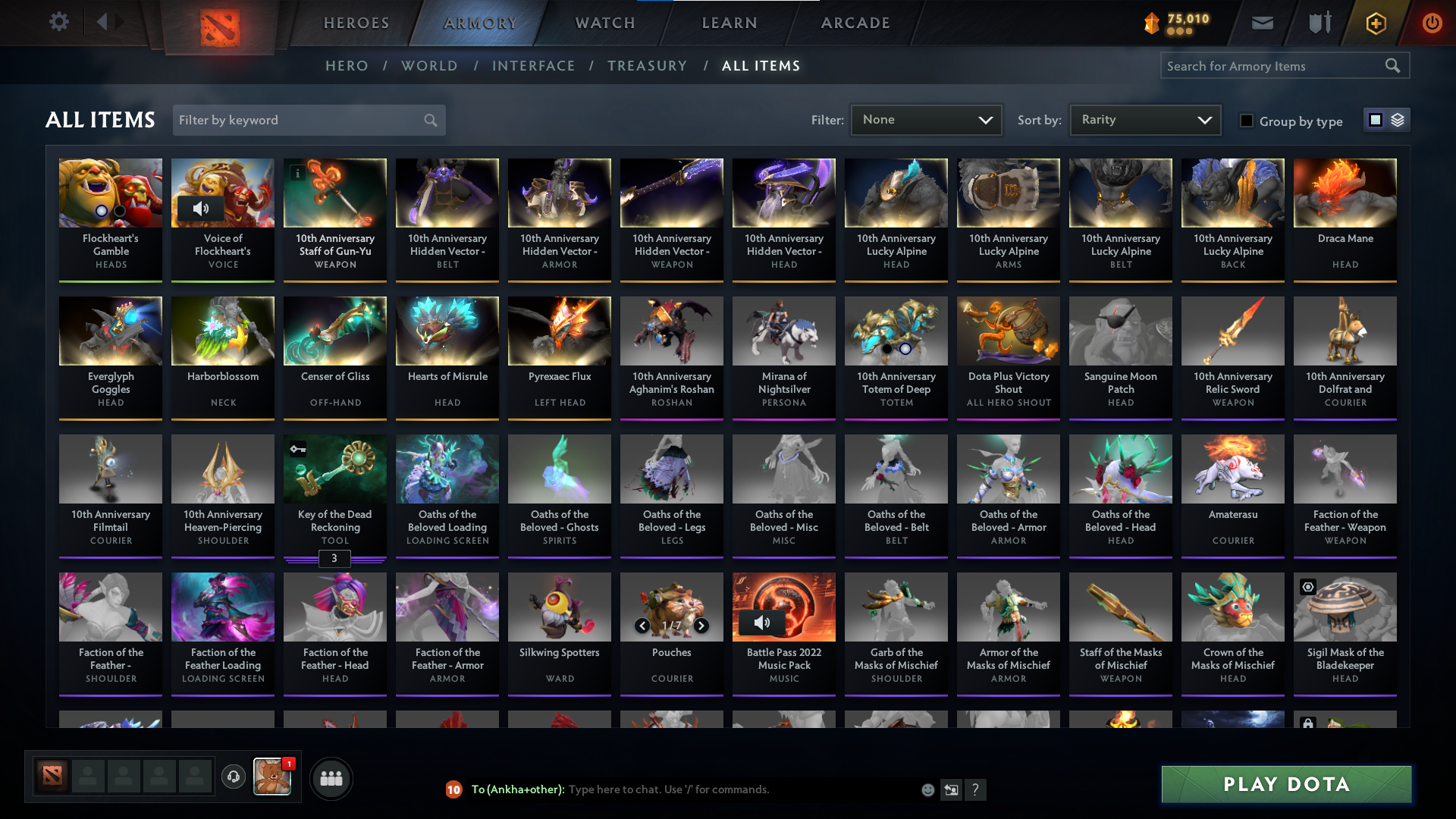Open the Filter dropdown set to None

point(926,119)
